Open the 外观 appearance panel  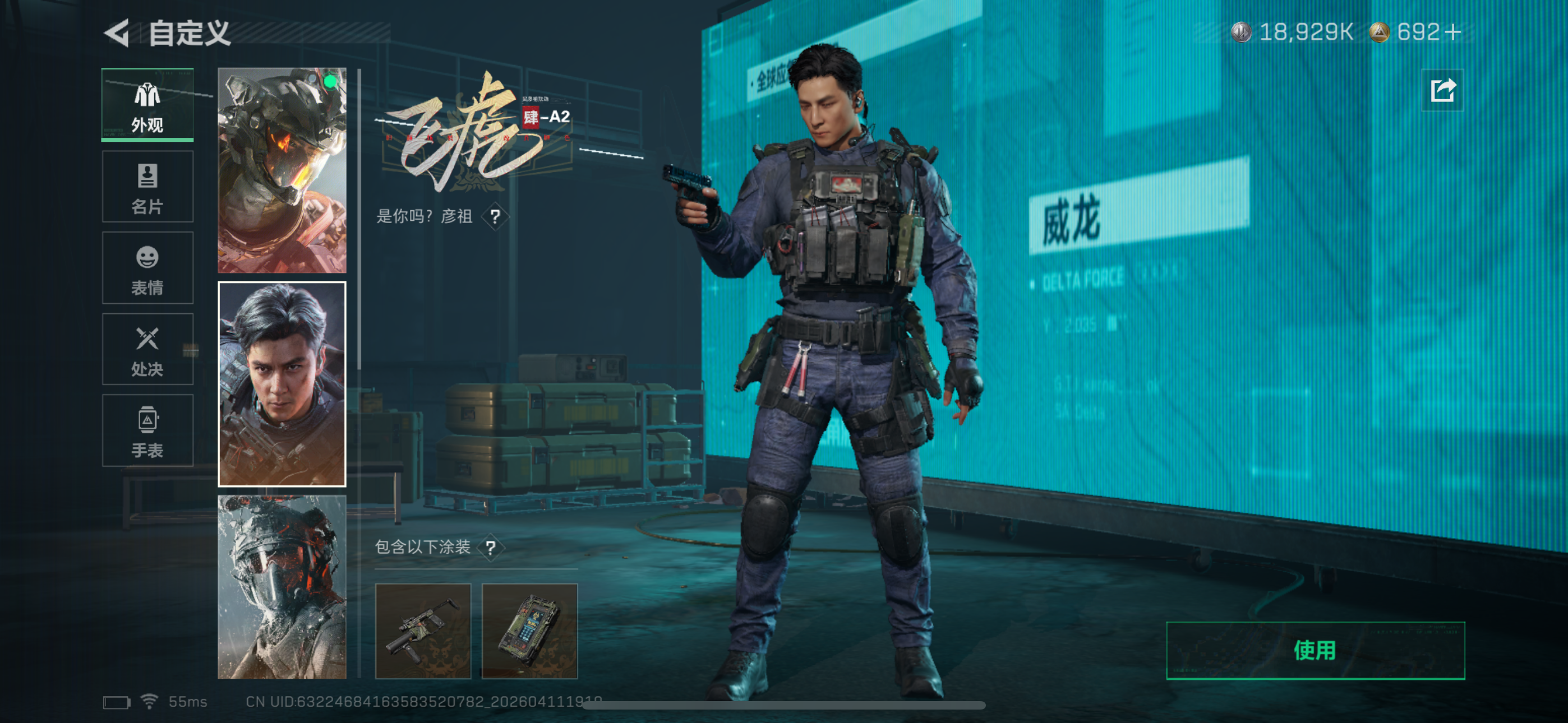(147, 104)
